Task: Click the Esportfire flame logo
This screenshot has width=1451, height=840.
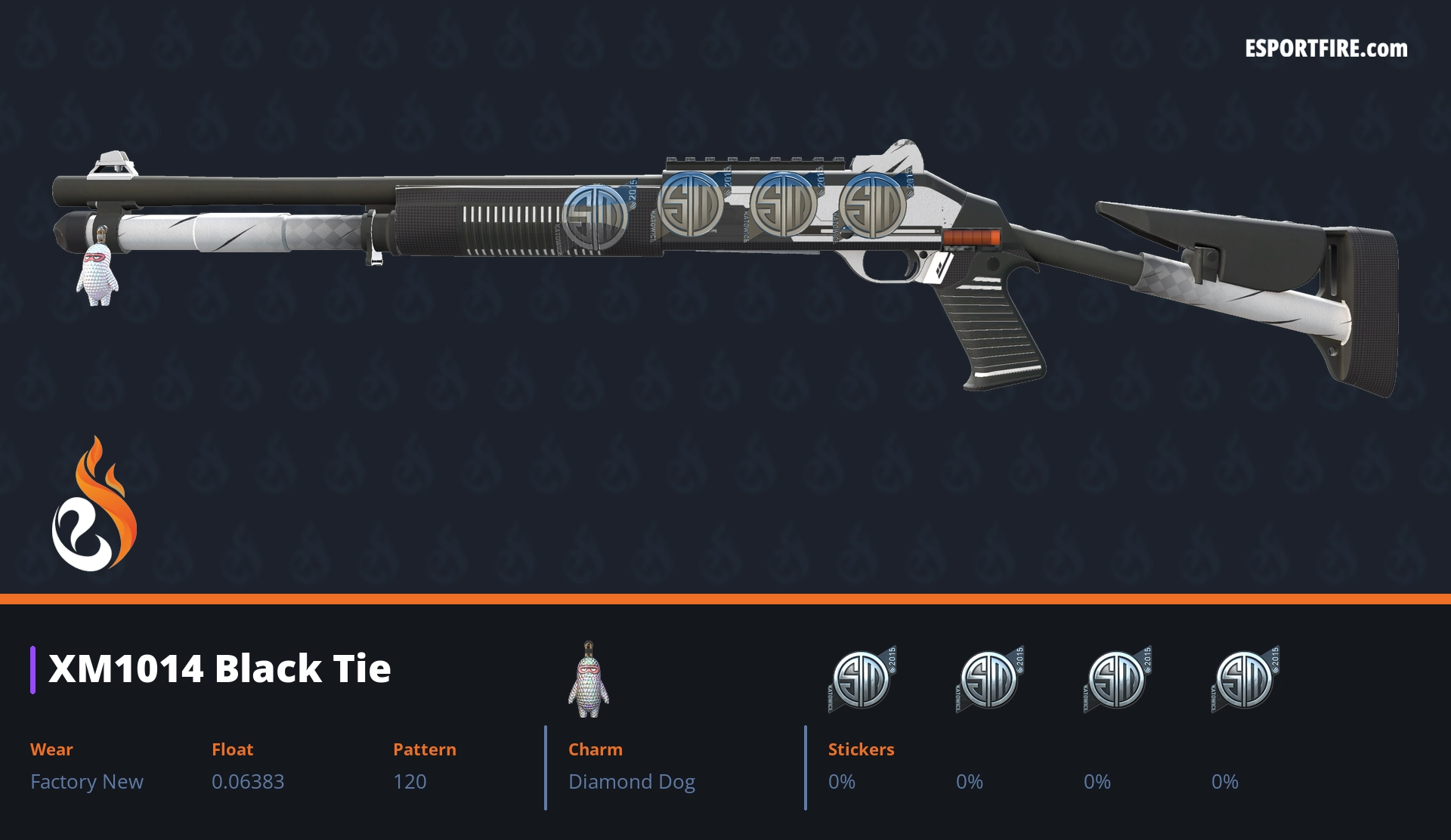Action: point(94,506)
